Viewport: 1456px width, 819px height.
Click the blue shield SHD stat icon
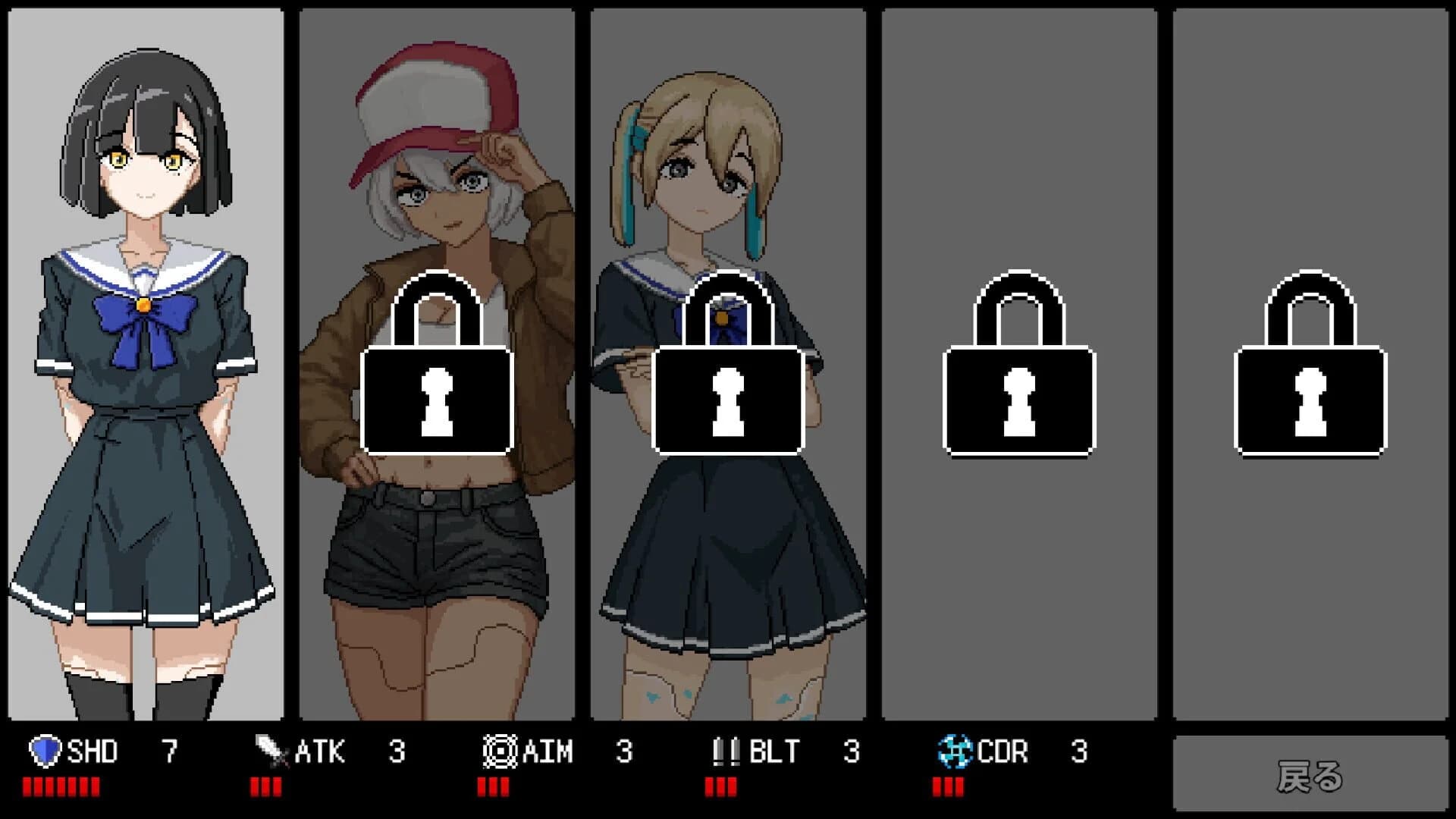tap(47, 752)
